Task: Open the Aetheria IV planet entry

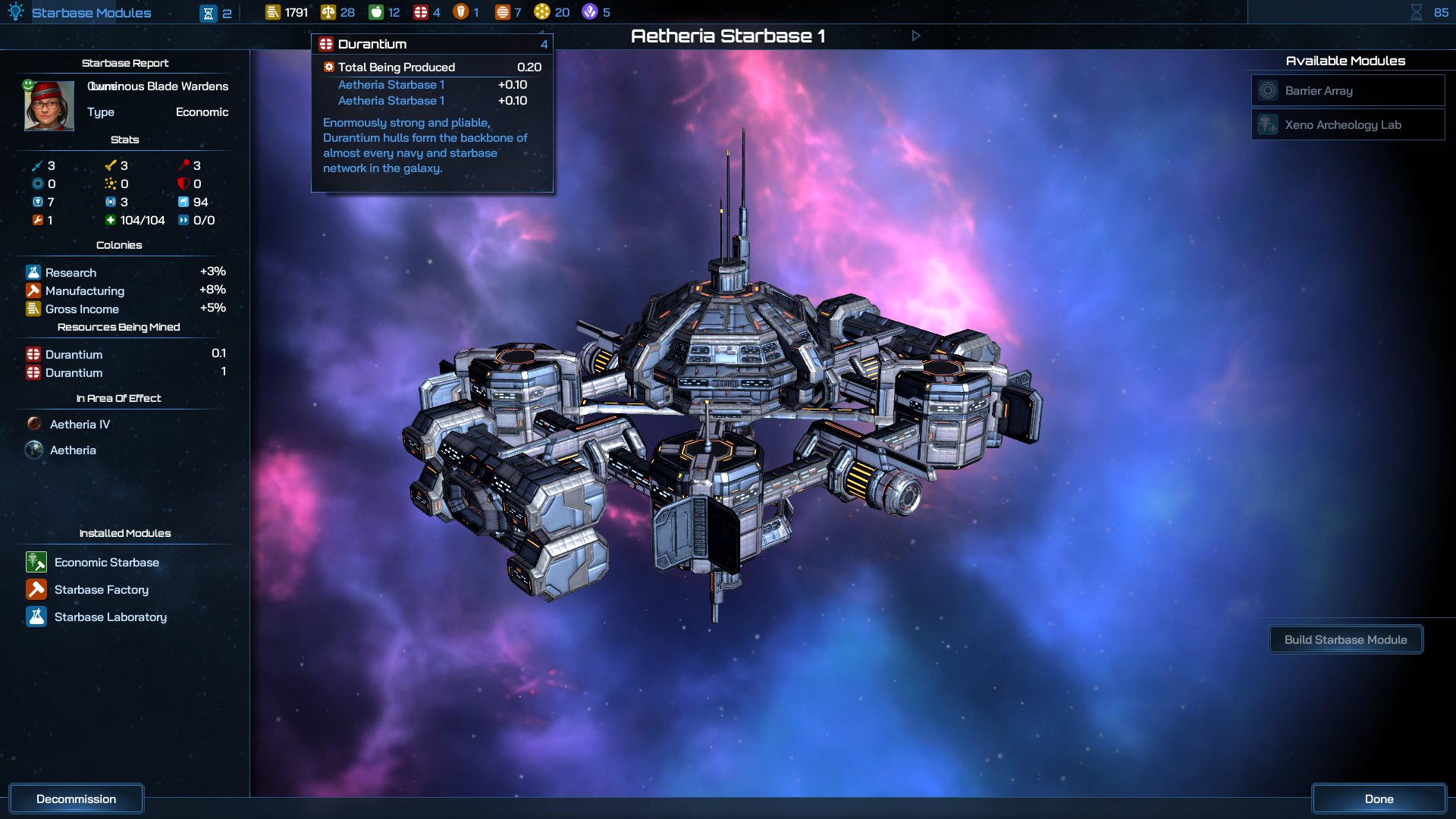Action: click(80, 425)
